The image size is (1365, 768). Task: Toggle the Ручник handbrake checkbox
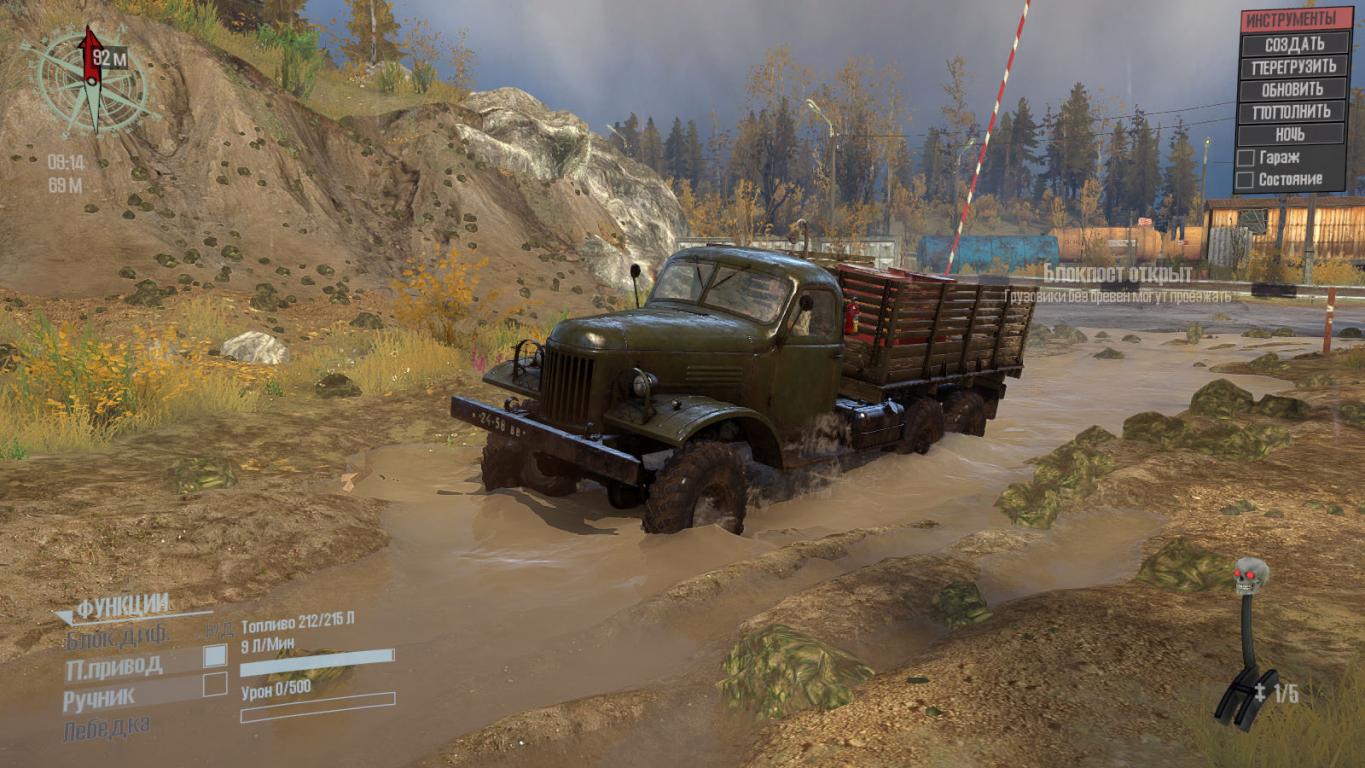(215, 685)
